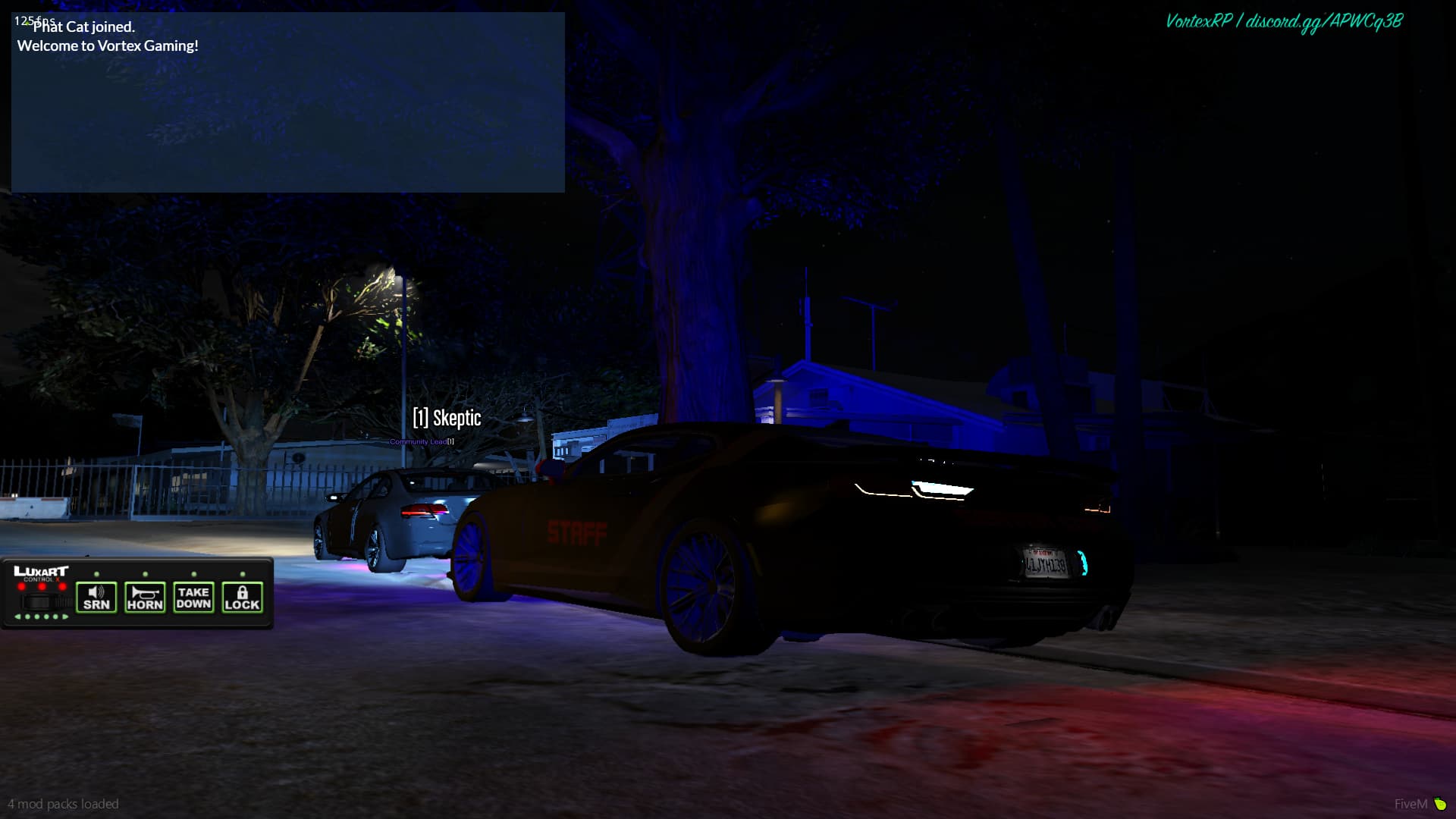Toggle the green indicator light above LOCK

point(241,573)
